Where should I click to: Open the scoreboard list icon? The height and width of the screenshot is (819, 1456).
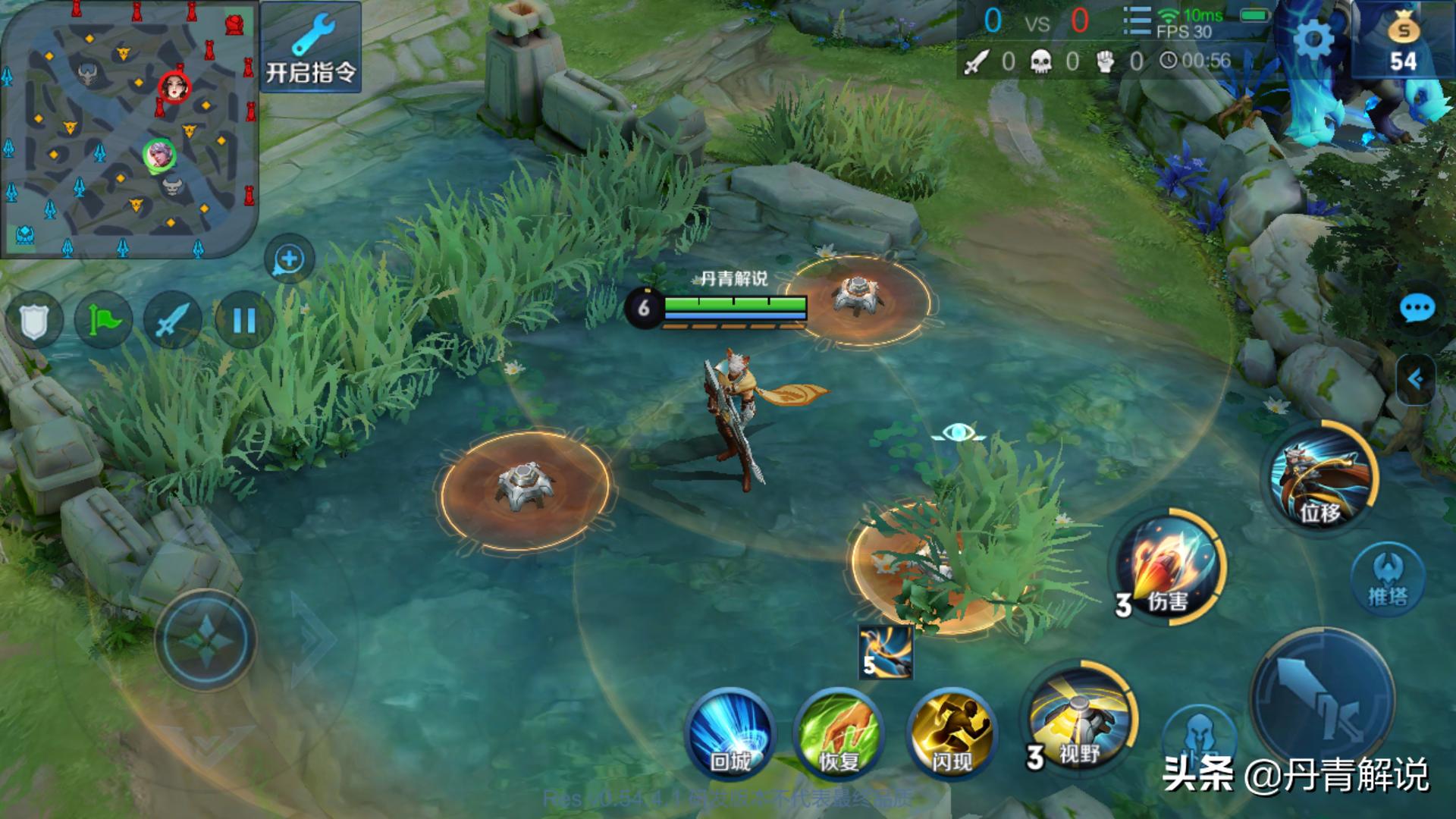pyautogui.click(x=1136, y=21)
